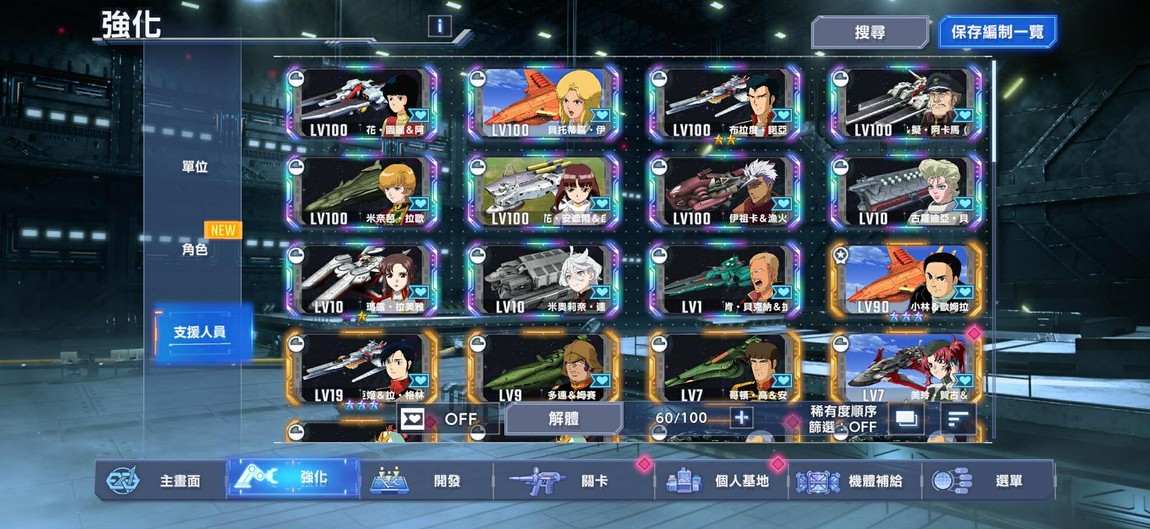Select the LV90 小林 supporter card
Screen dimensions: 1150x529
(906, 281)
